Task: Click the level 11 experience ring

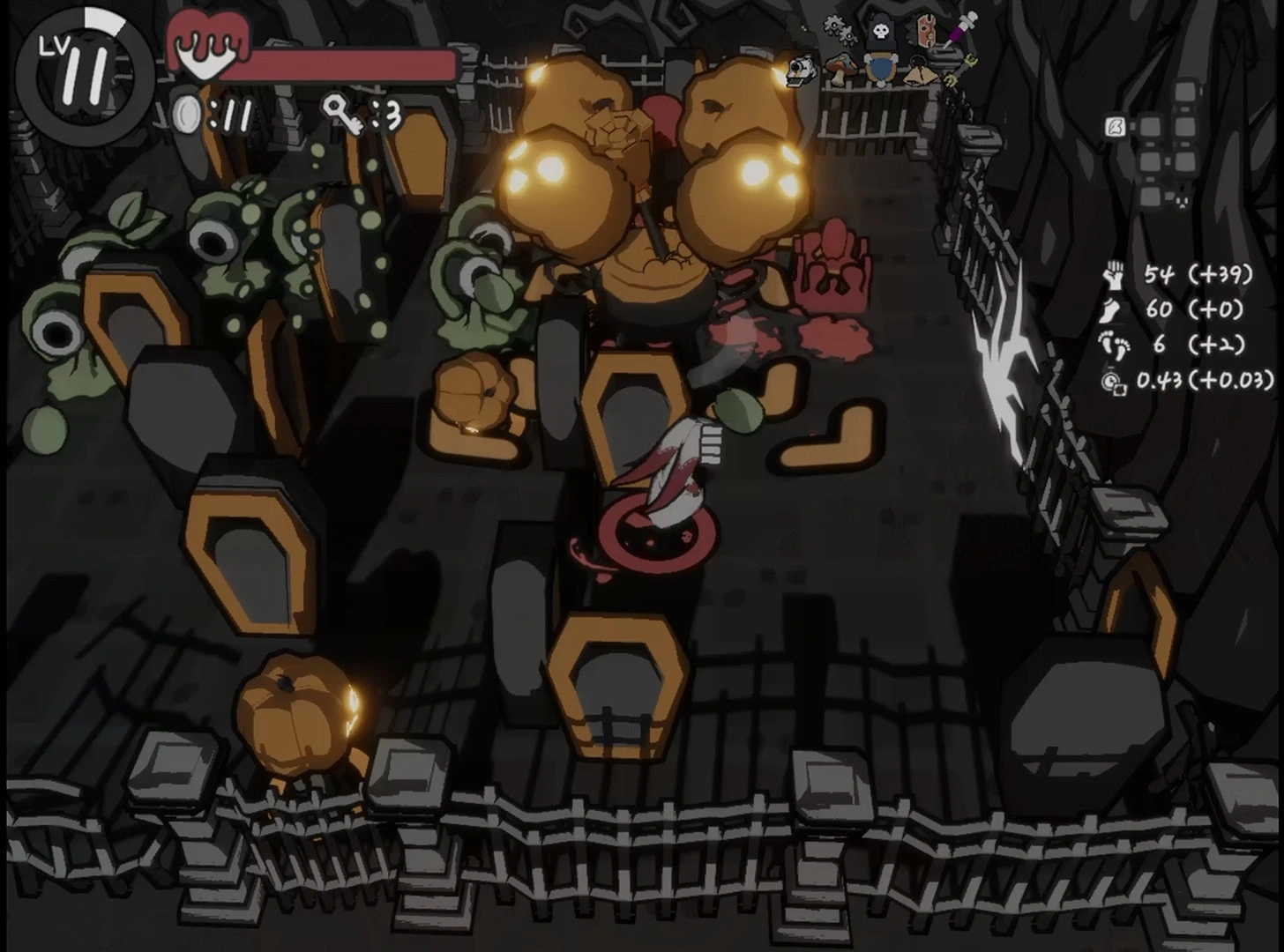Action: point(85,71)
